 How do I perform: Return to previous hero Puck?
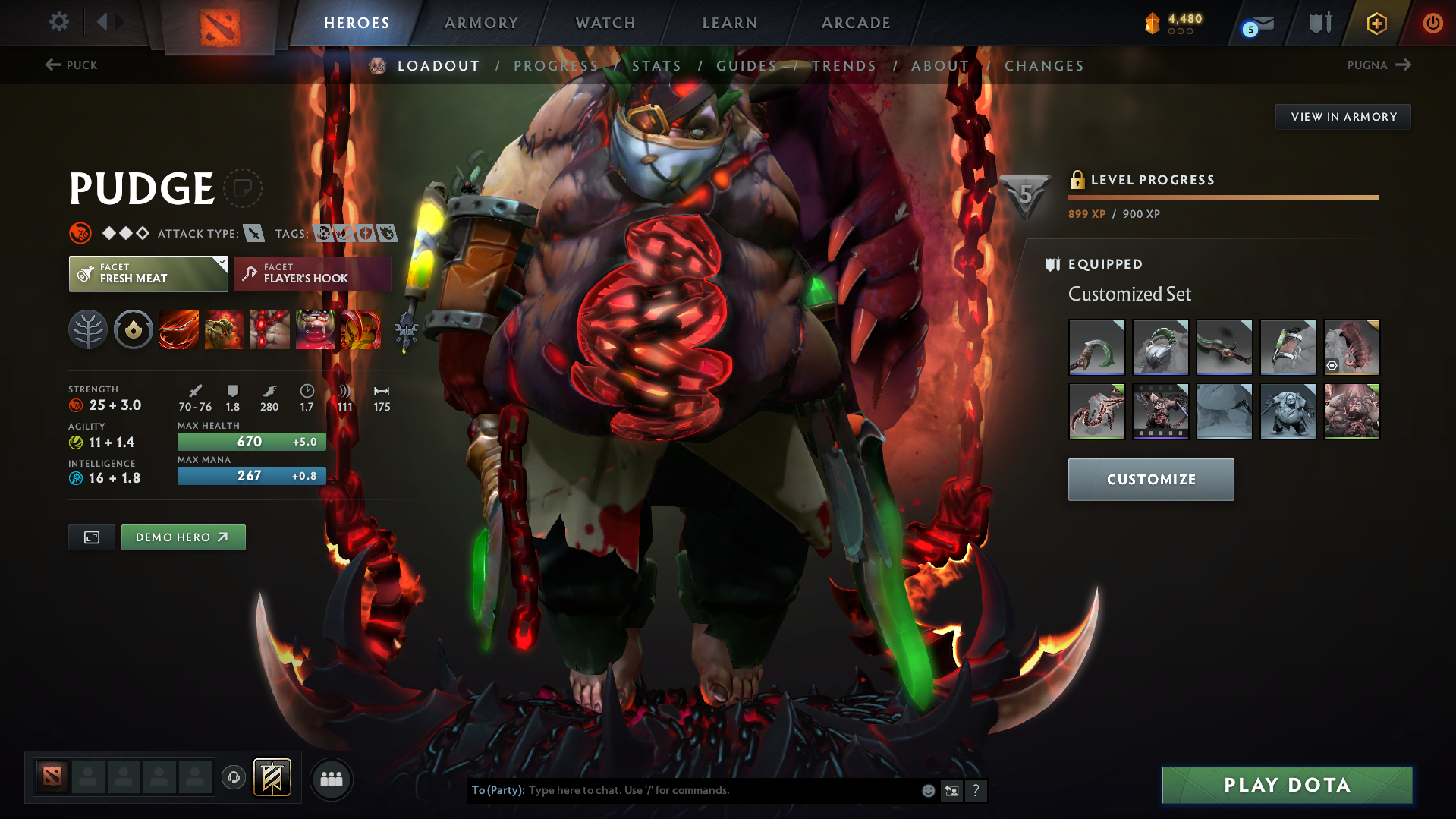pyautogui.click(x=72, y=65)
